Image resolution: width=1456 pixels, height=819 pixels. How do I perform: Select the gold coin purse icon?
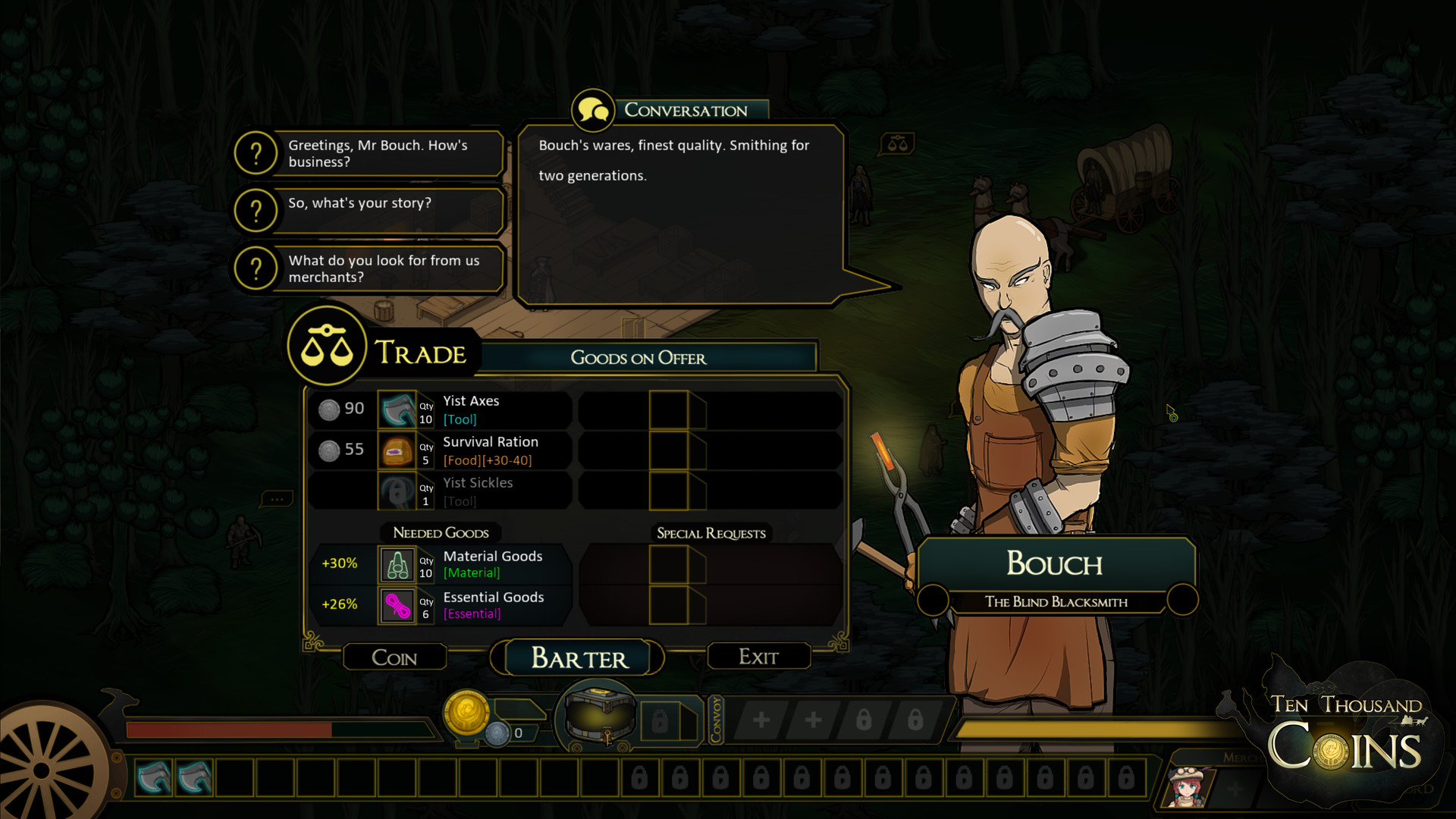[467, 711]
